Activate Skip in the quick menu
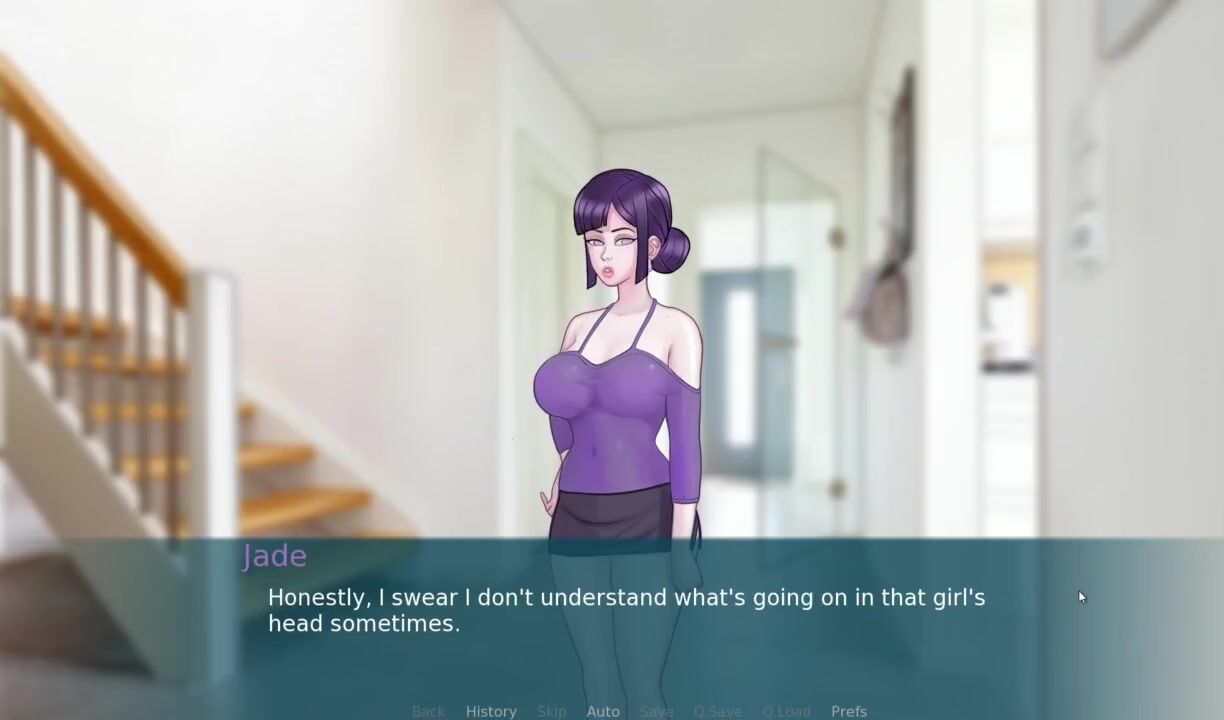 tap(552, 711)
